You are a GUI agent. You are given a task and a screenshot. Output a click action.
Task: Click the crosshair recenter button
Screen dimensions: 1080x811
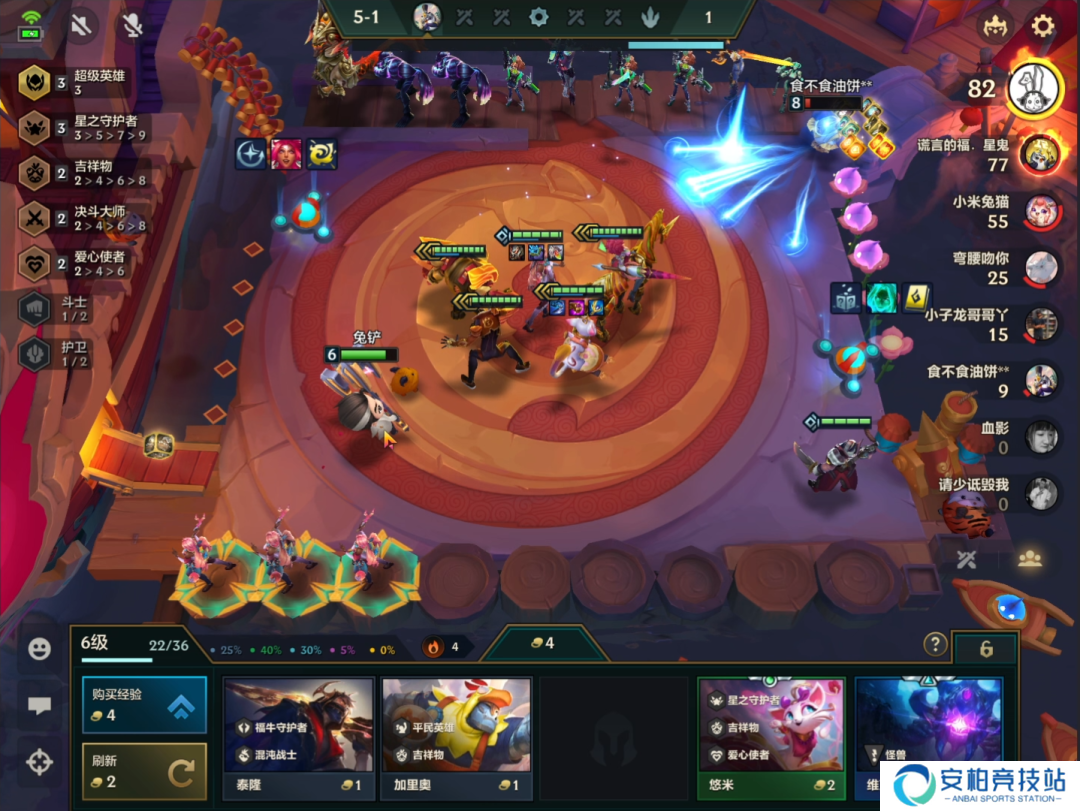pyautogui.click(x=39, y=763)
